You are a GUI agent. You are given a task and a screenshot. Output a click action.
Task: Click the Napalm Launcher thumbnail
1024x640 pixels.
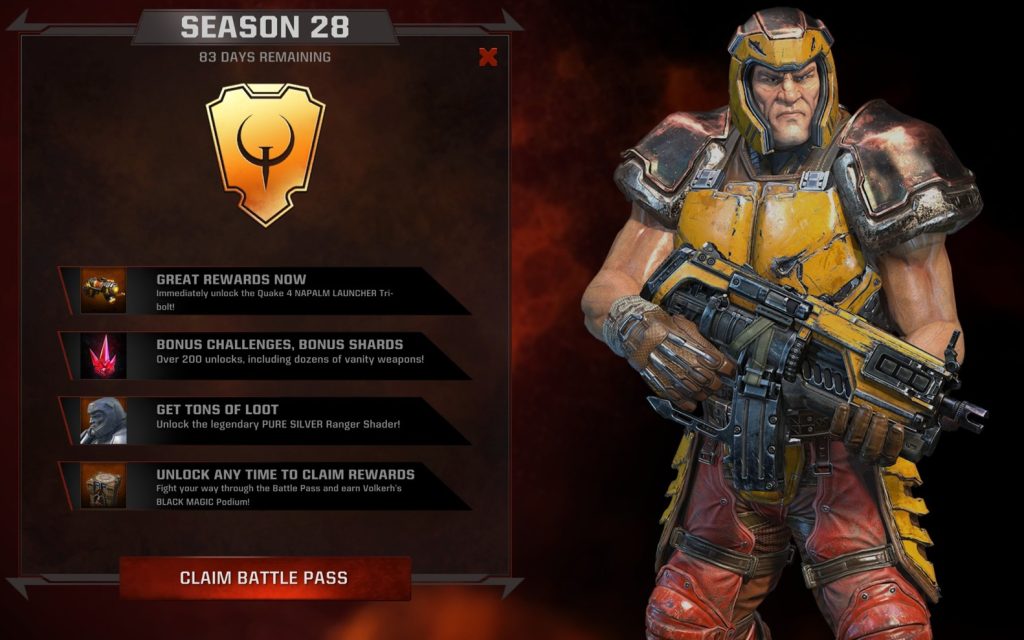click(x=104, y=290)
